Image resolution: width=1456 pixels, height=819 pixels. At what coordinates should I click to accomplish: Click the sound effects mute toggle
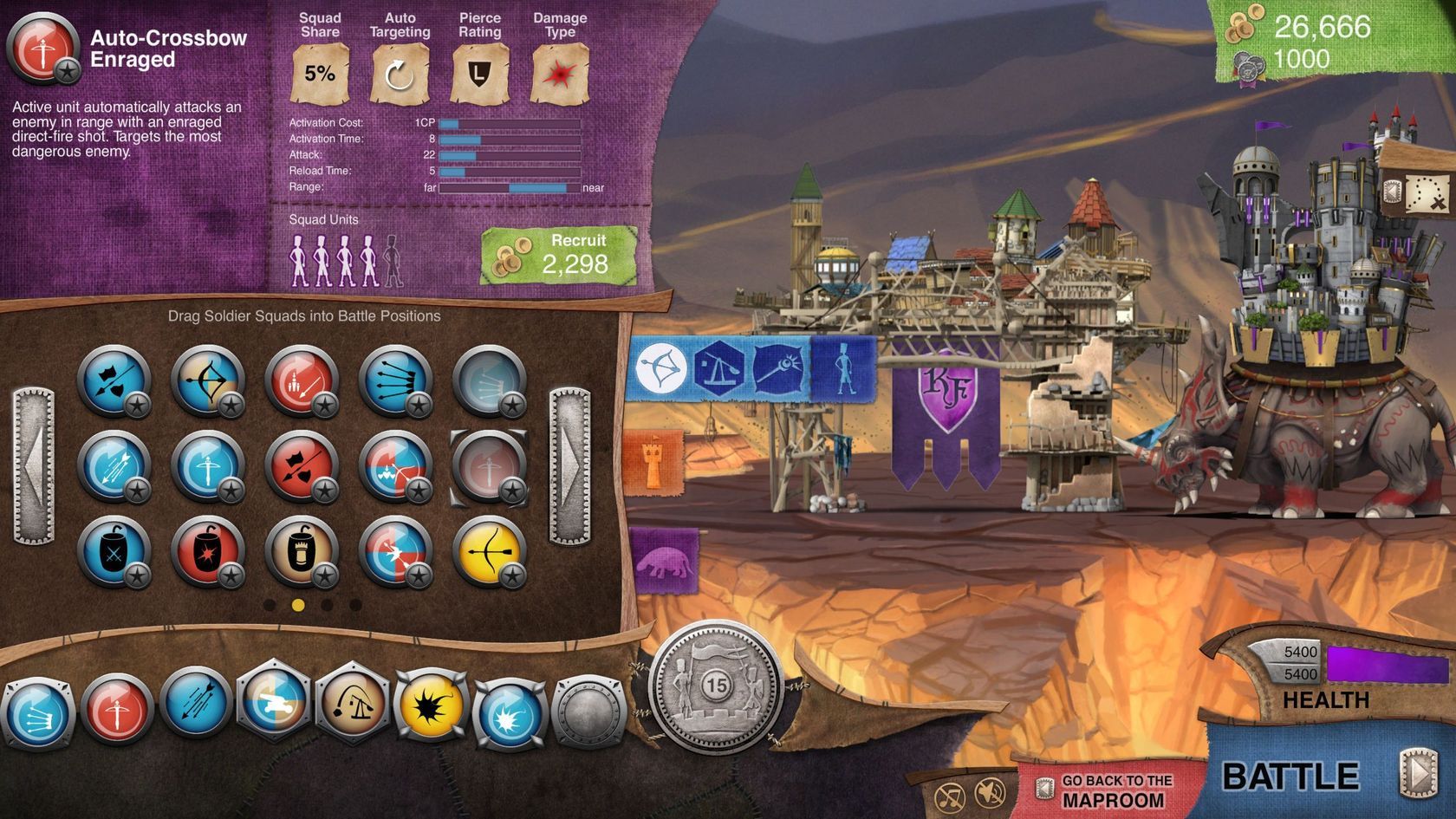[x=990, y=792]
